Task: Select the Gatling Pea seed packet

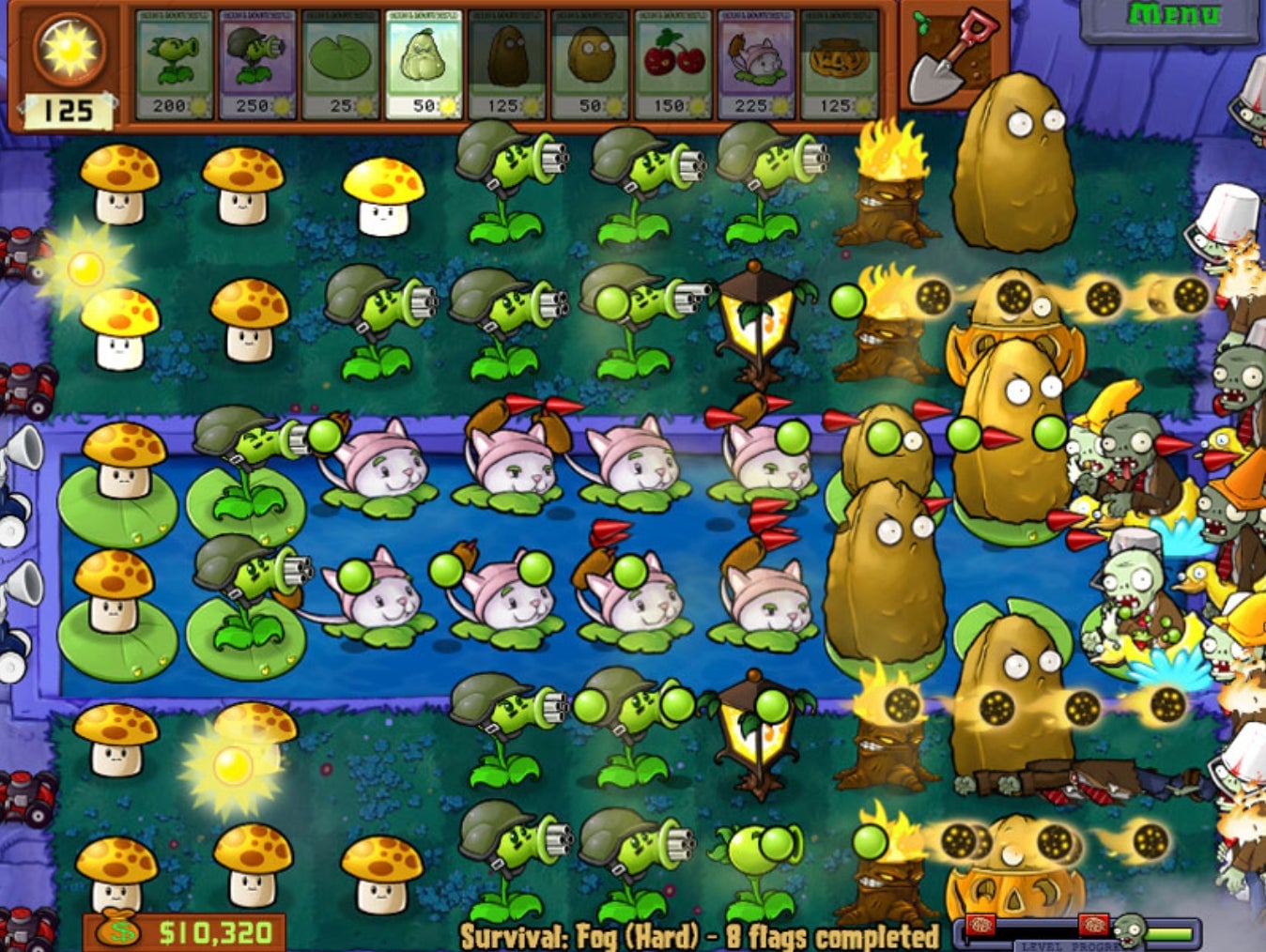Action: click(255, 61)
